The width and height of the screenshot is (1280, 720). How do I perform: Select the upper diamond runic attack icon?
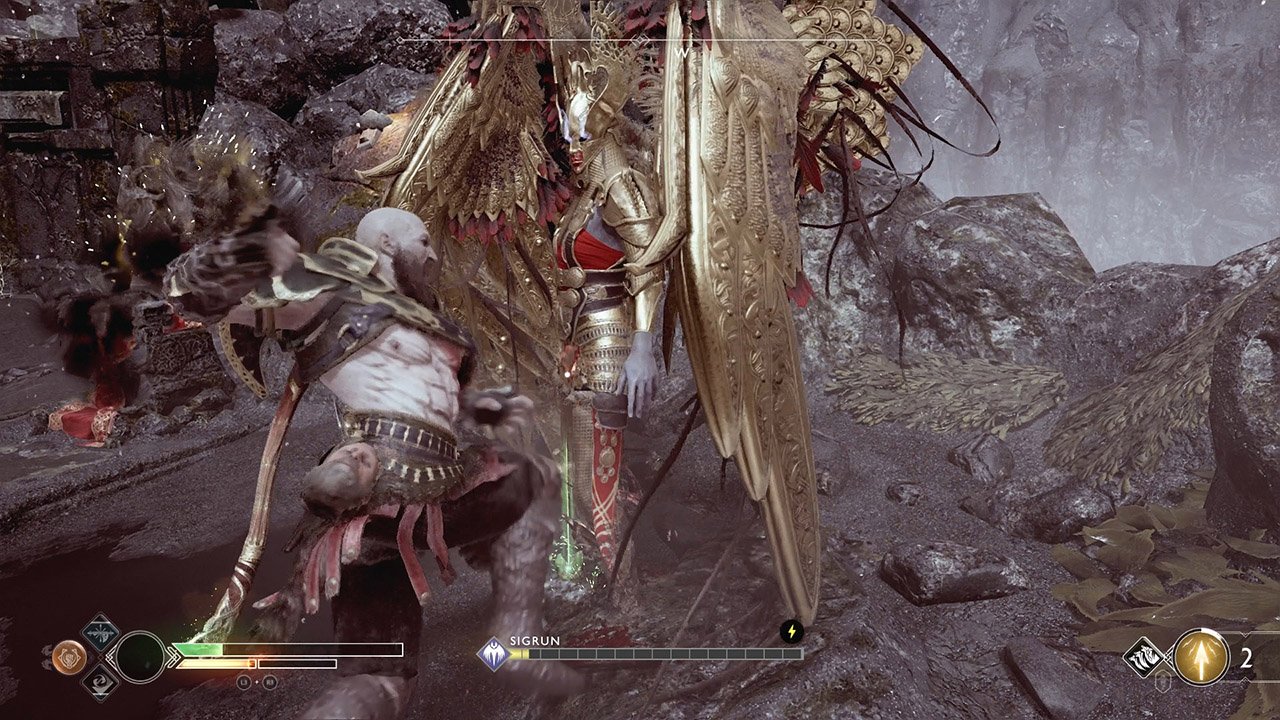point(100,632)
